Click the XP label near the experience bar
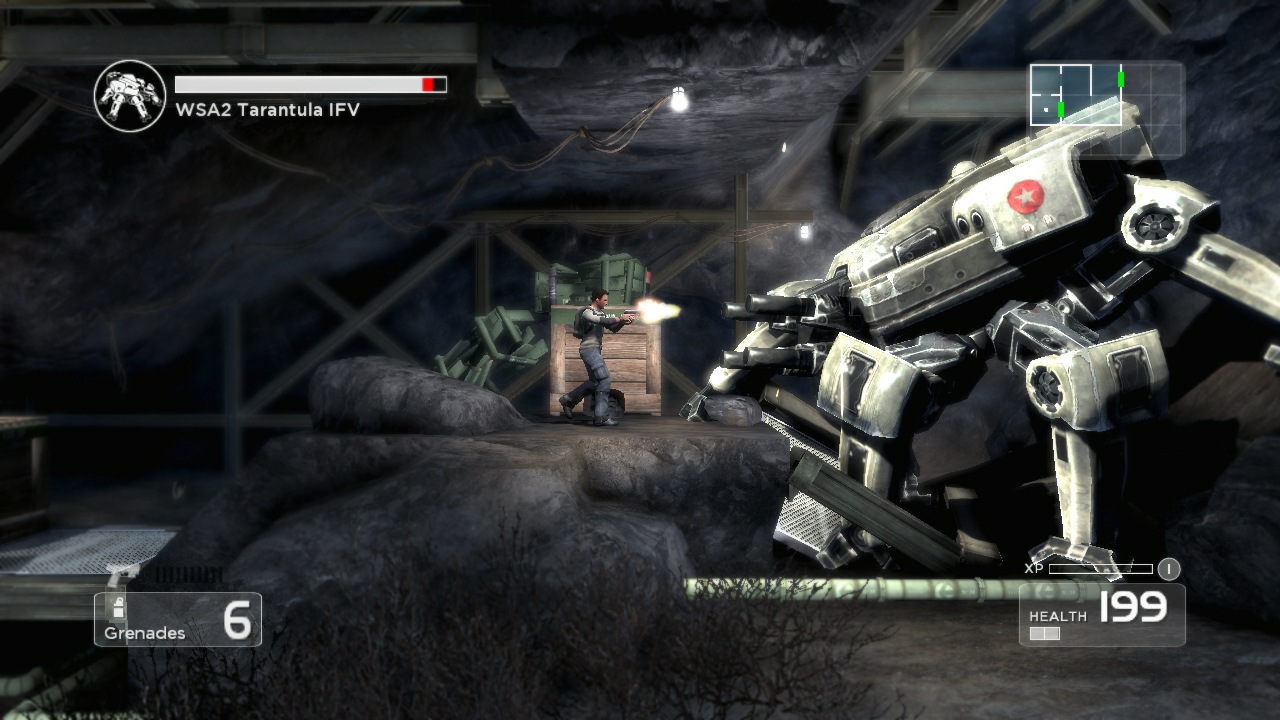Viewport: 1280px width, 720px height. (1034, 568)
